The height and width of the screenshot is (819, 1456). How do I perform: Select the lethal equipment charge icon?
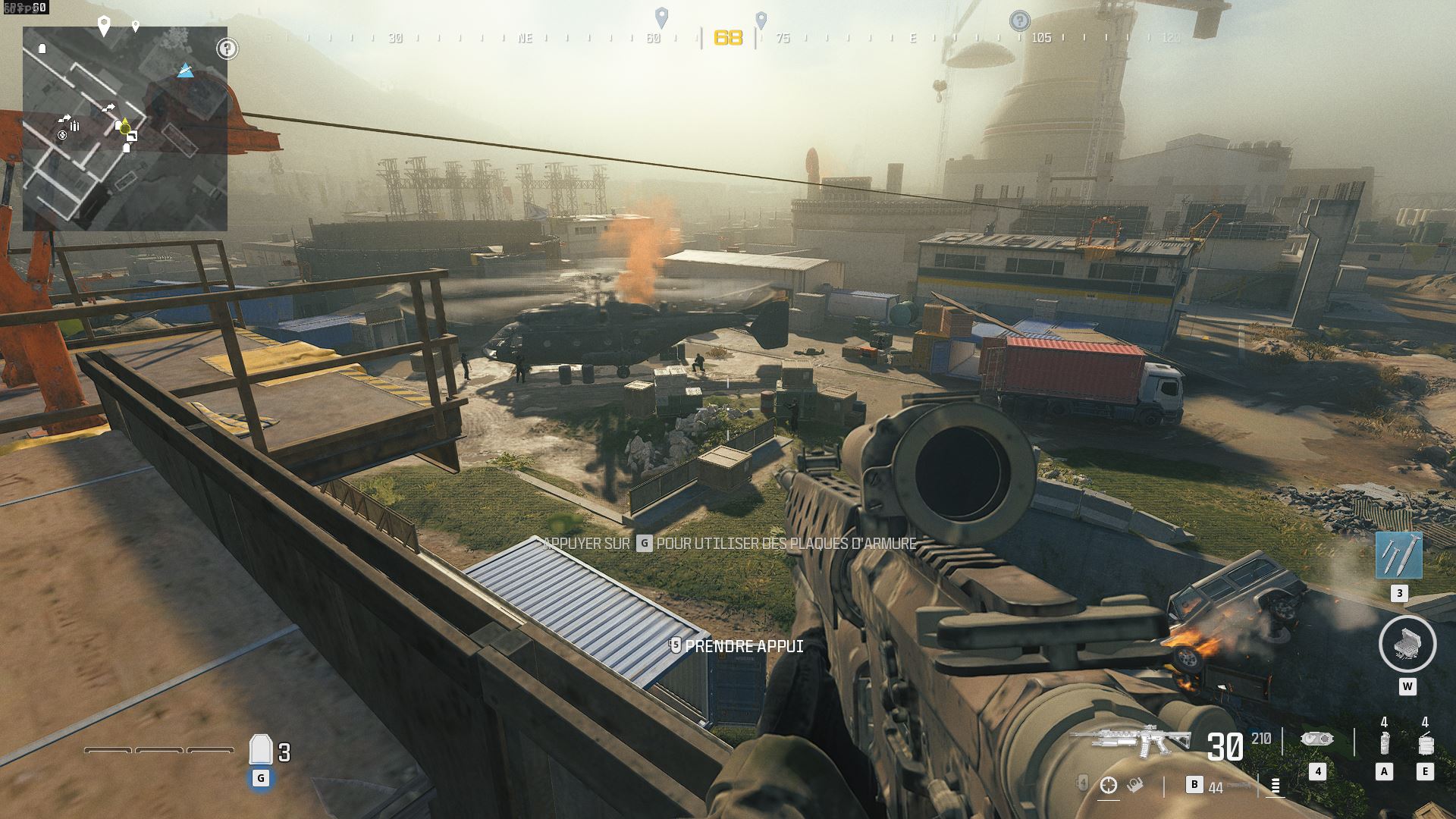[x=1425, y=743]
